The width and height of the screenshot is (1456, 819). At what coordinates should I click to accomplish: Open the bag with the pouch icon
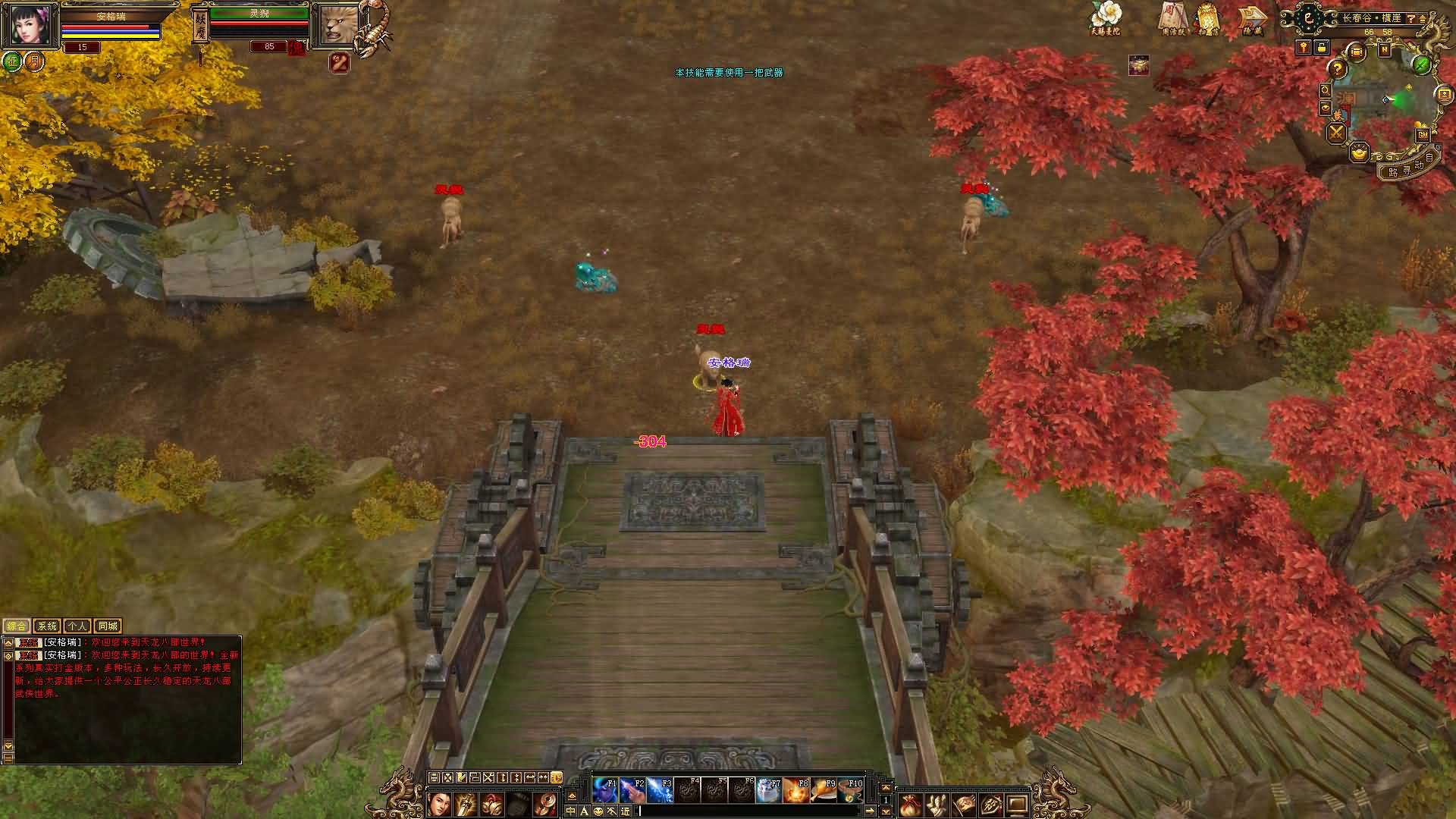[909, 805]
